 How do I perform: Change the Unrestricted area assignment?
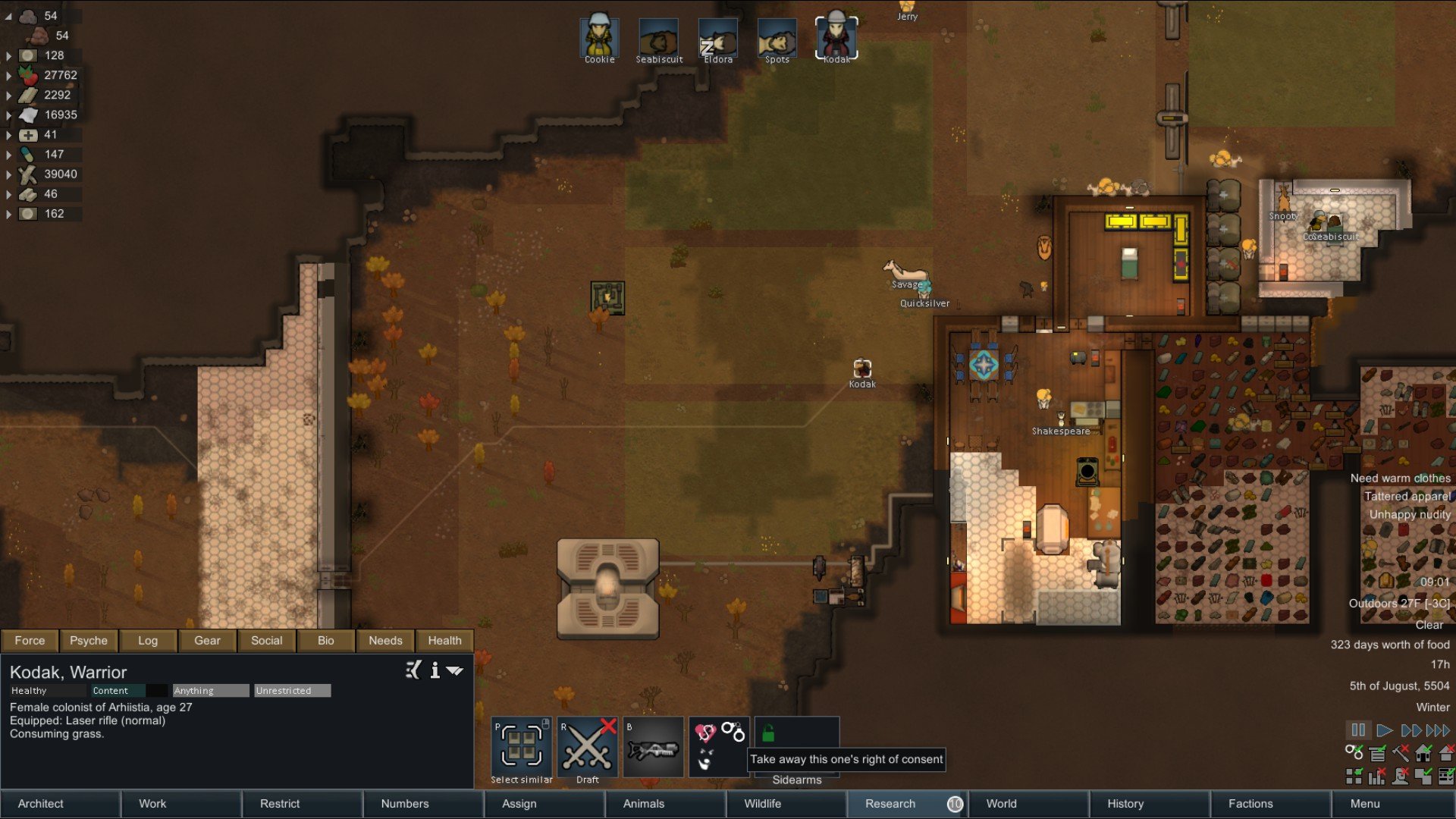[x=292, y=691]
